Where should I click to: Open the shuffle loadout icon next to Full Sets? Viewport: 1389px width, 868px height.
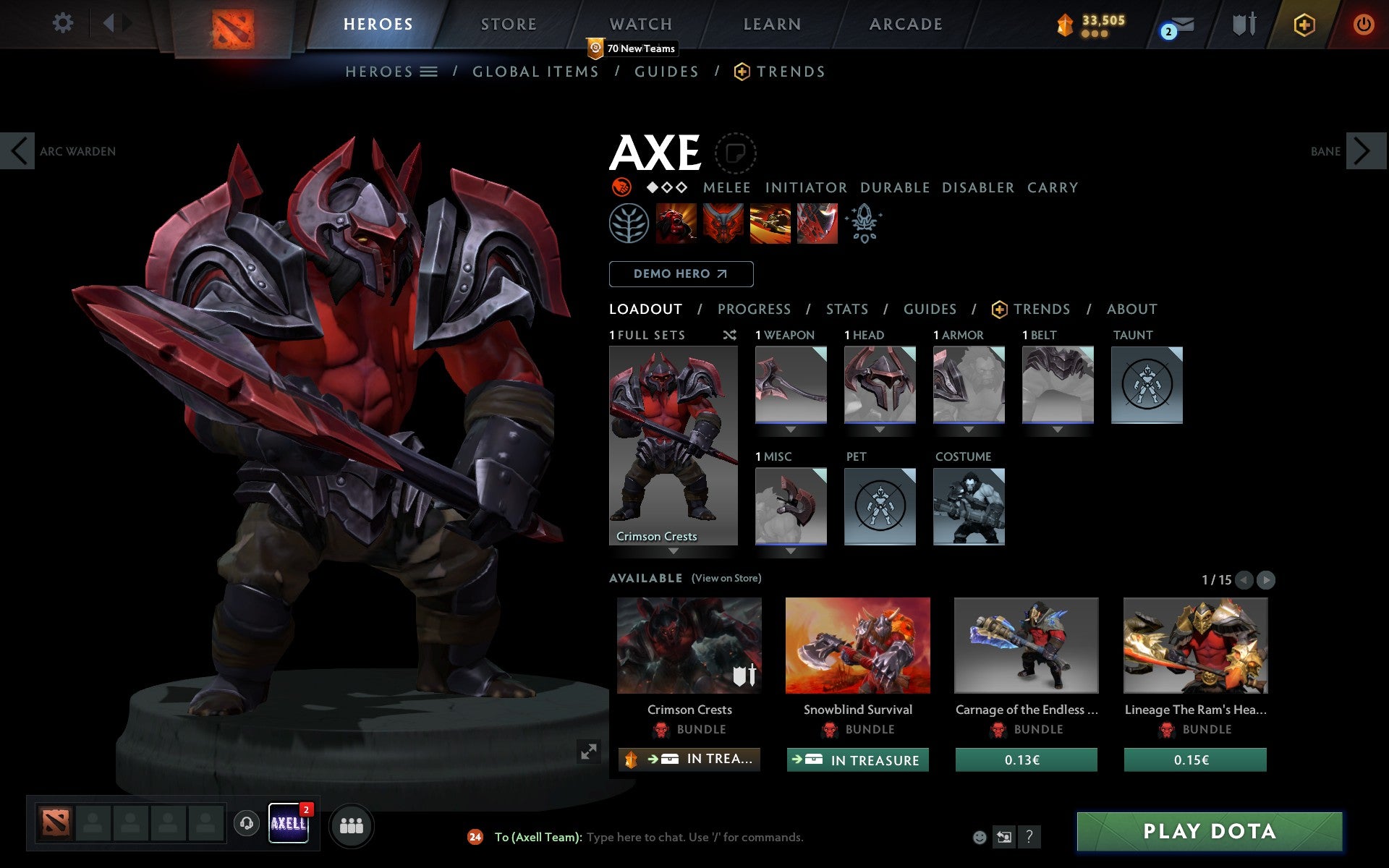[x=729, y=335]
